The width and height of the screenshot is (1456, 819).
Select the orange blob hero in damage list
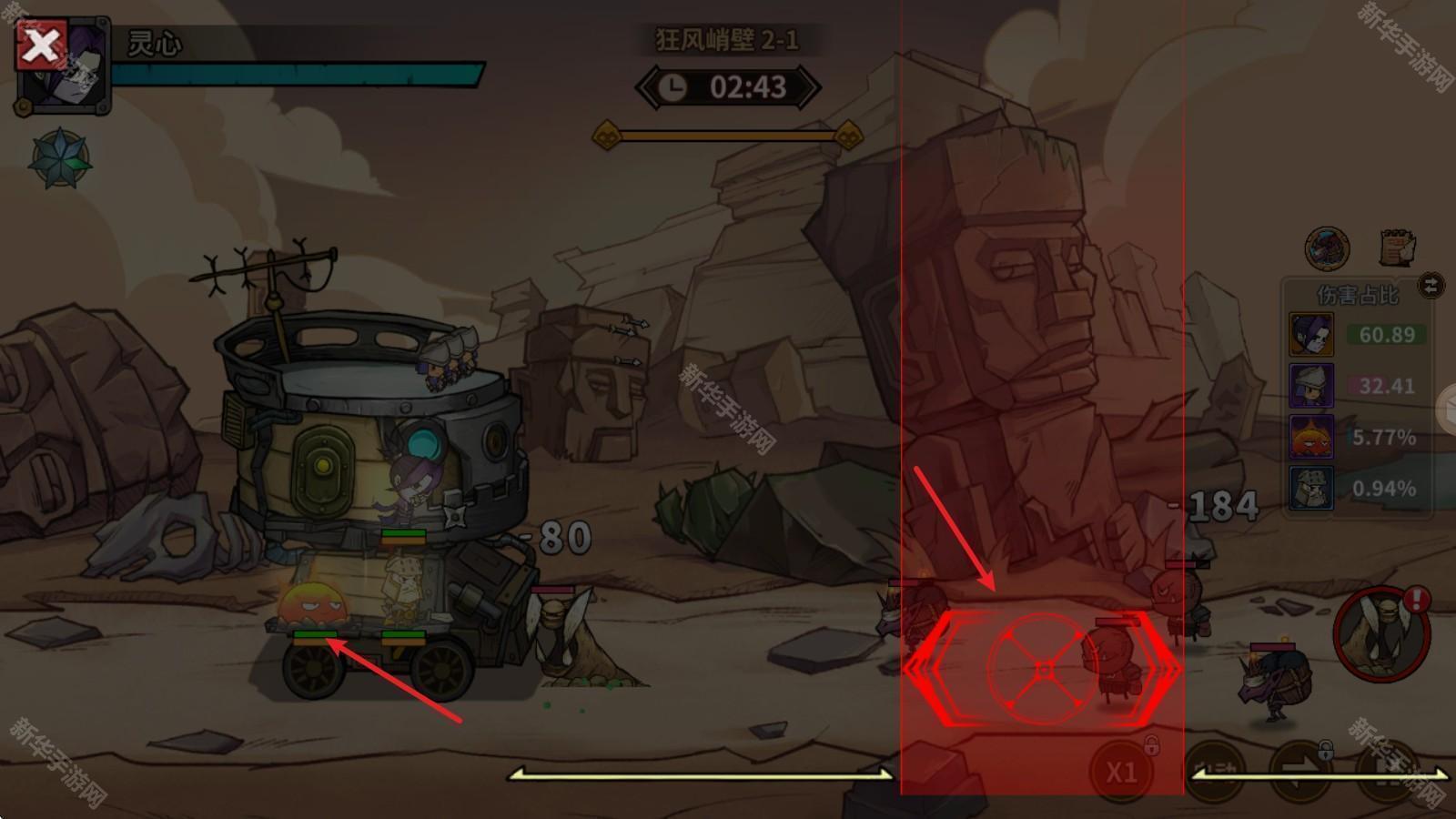(x=1311, y=437)
